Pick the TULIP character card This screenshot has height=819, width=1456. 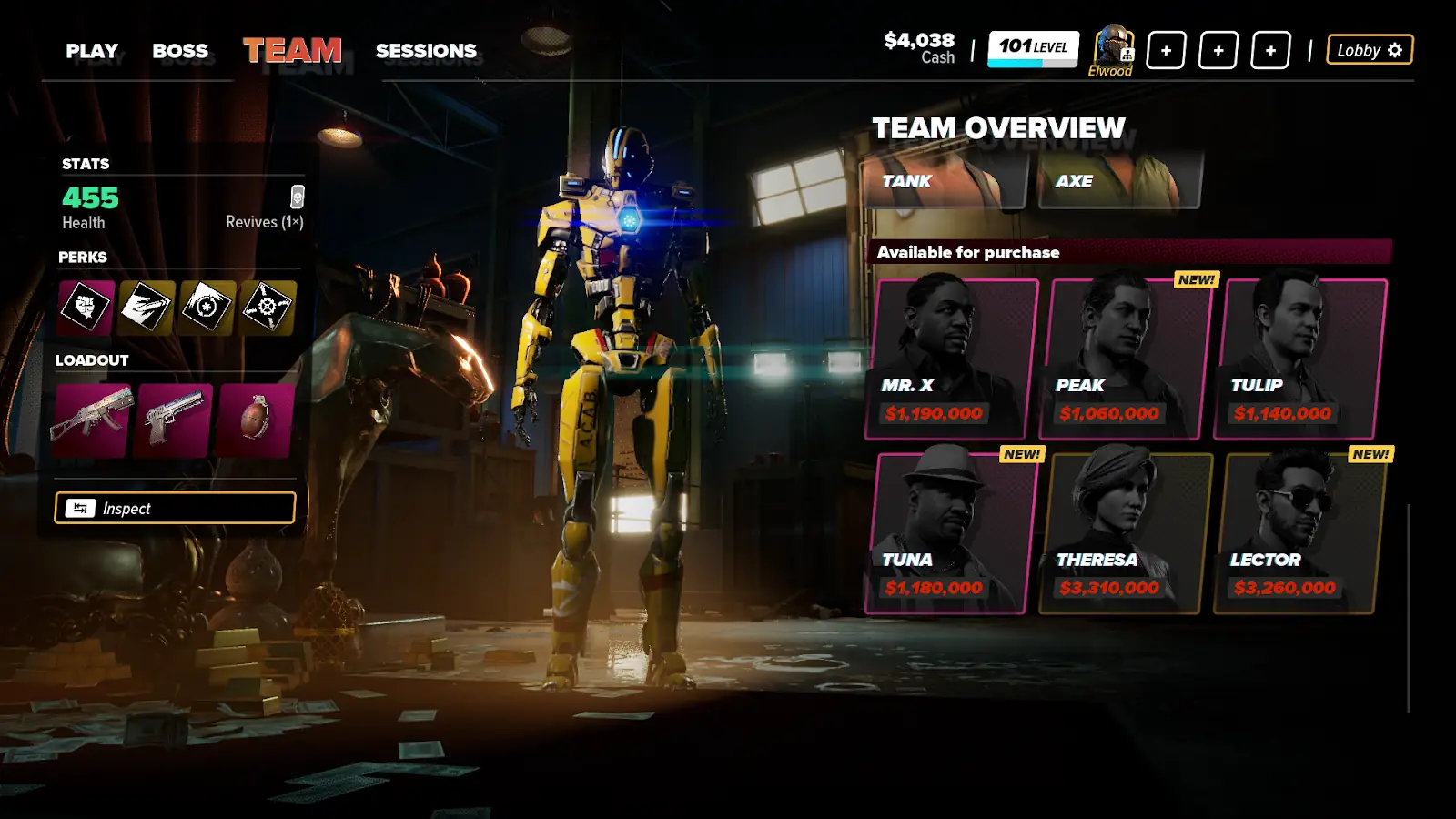click(1301, 359)
